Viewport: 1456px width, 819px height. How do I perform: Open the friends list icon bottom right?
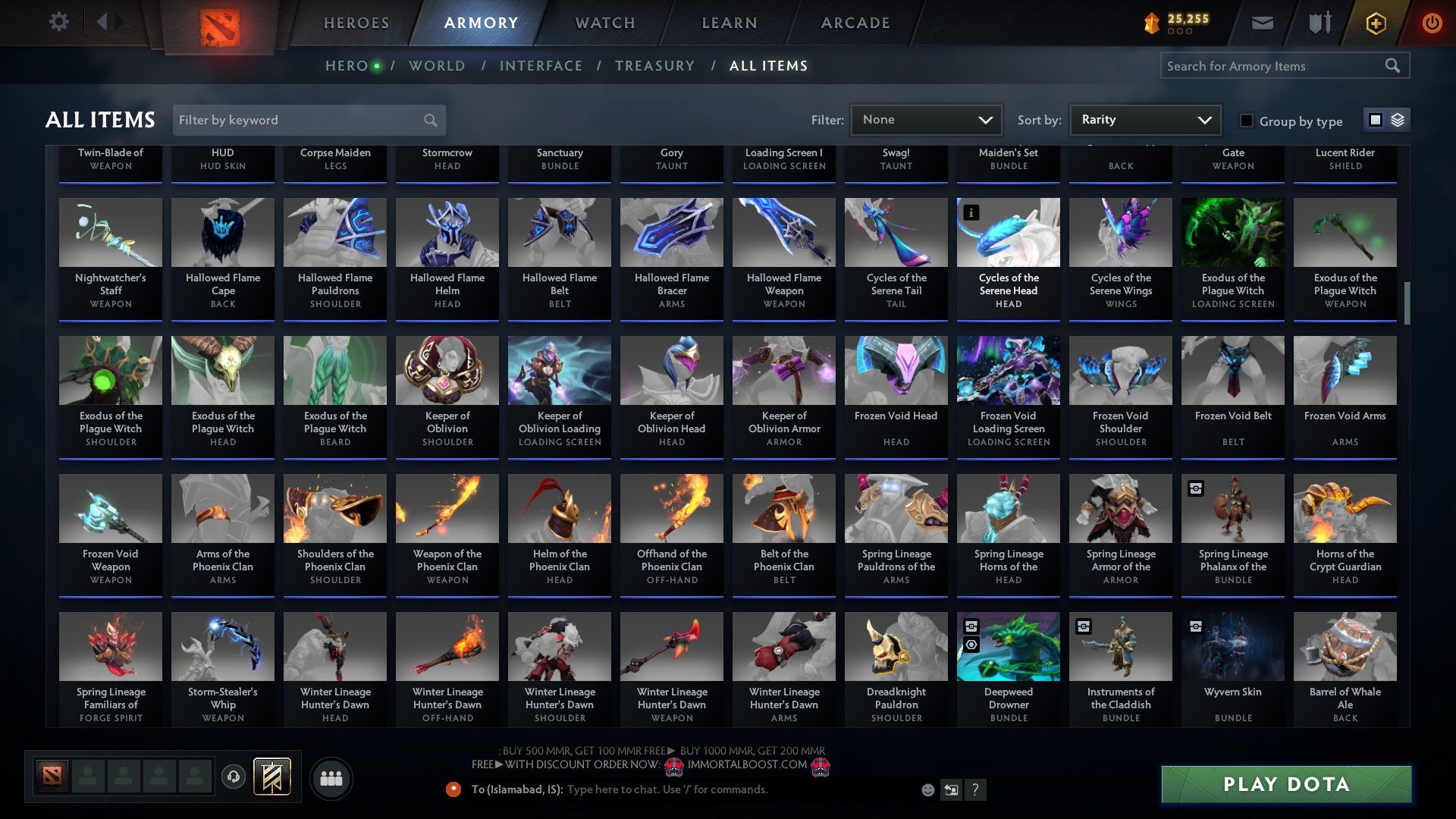point(331,777)
